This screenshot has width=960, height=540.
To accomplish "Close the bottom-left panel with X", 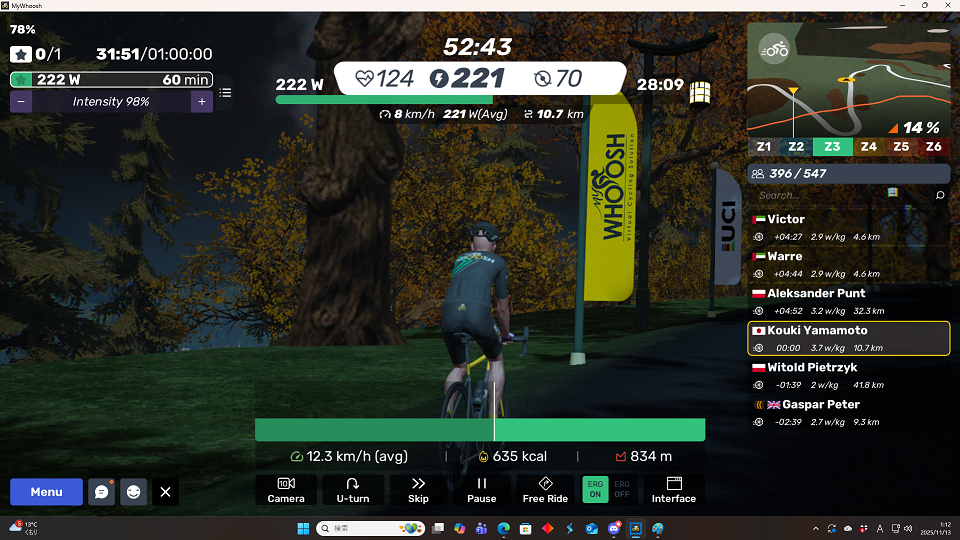I will (x=166, y=492).
